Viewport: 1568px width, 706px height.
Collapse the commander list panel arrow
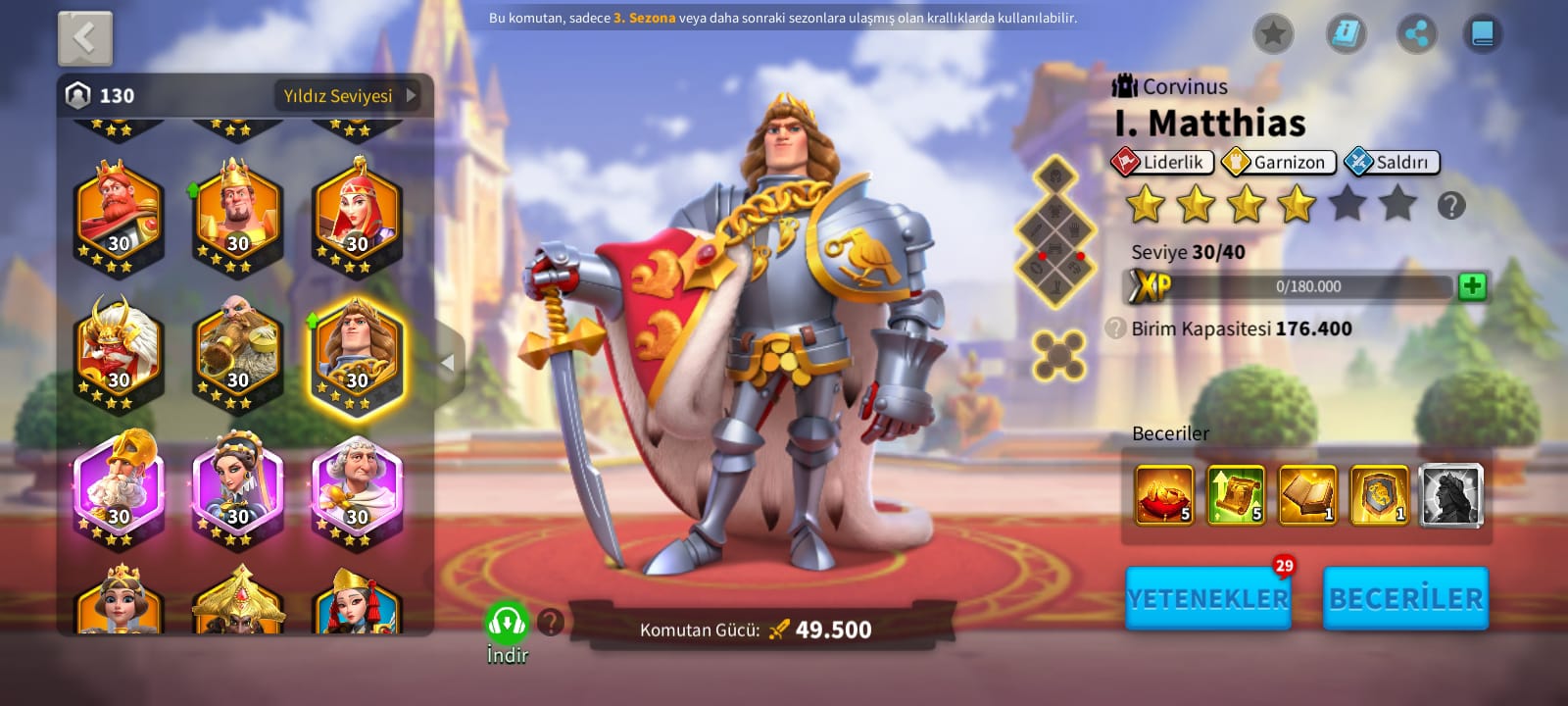click(x=448, y=363)
